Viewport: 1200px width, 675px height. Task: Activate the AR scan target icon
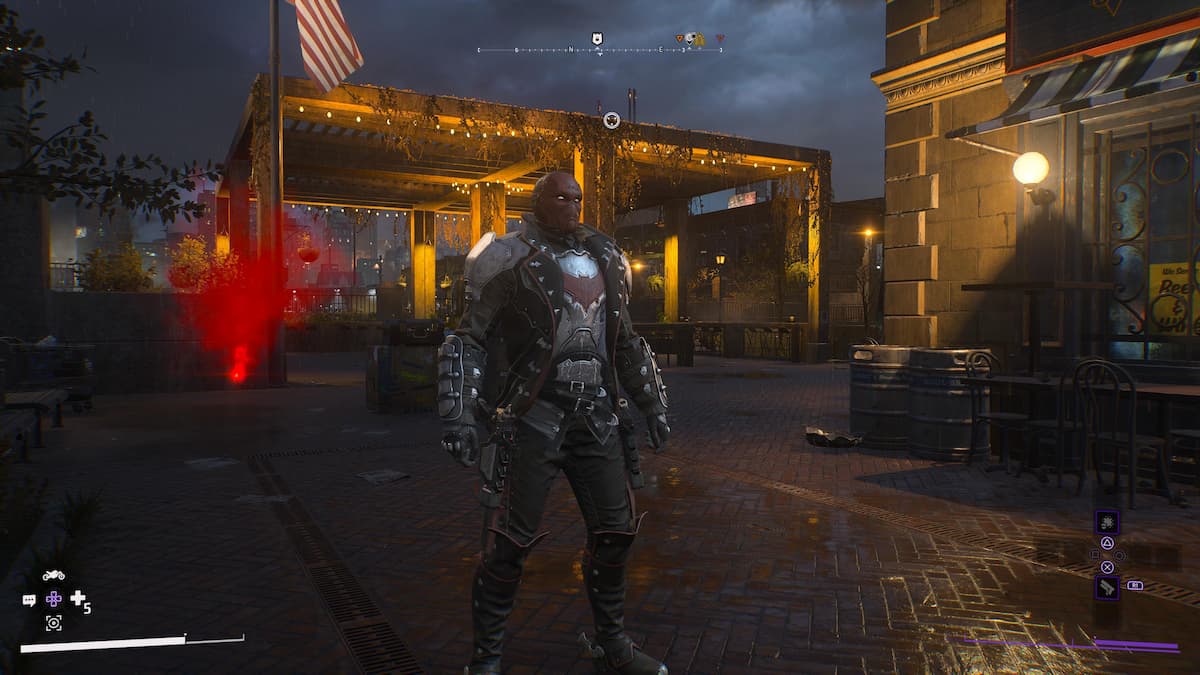pos(53,623)
